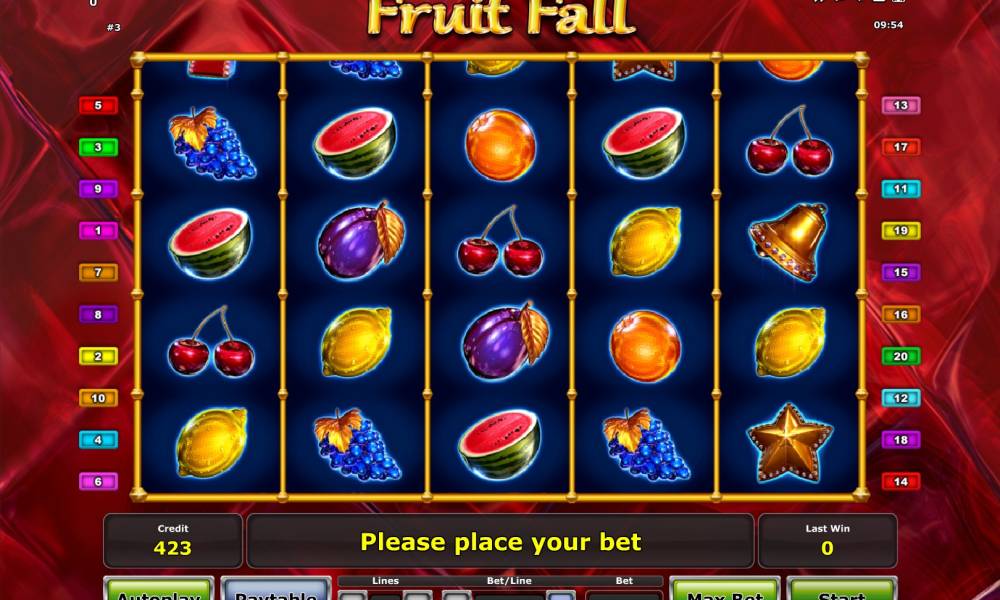Choose payline 18 marker

[901, 440]
